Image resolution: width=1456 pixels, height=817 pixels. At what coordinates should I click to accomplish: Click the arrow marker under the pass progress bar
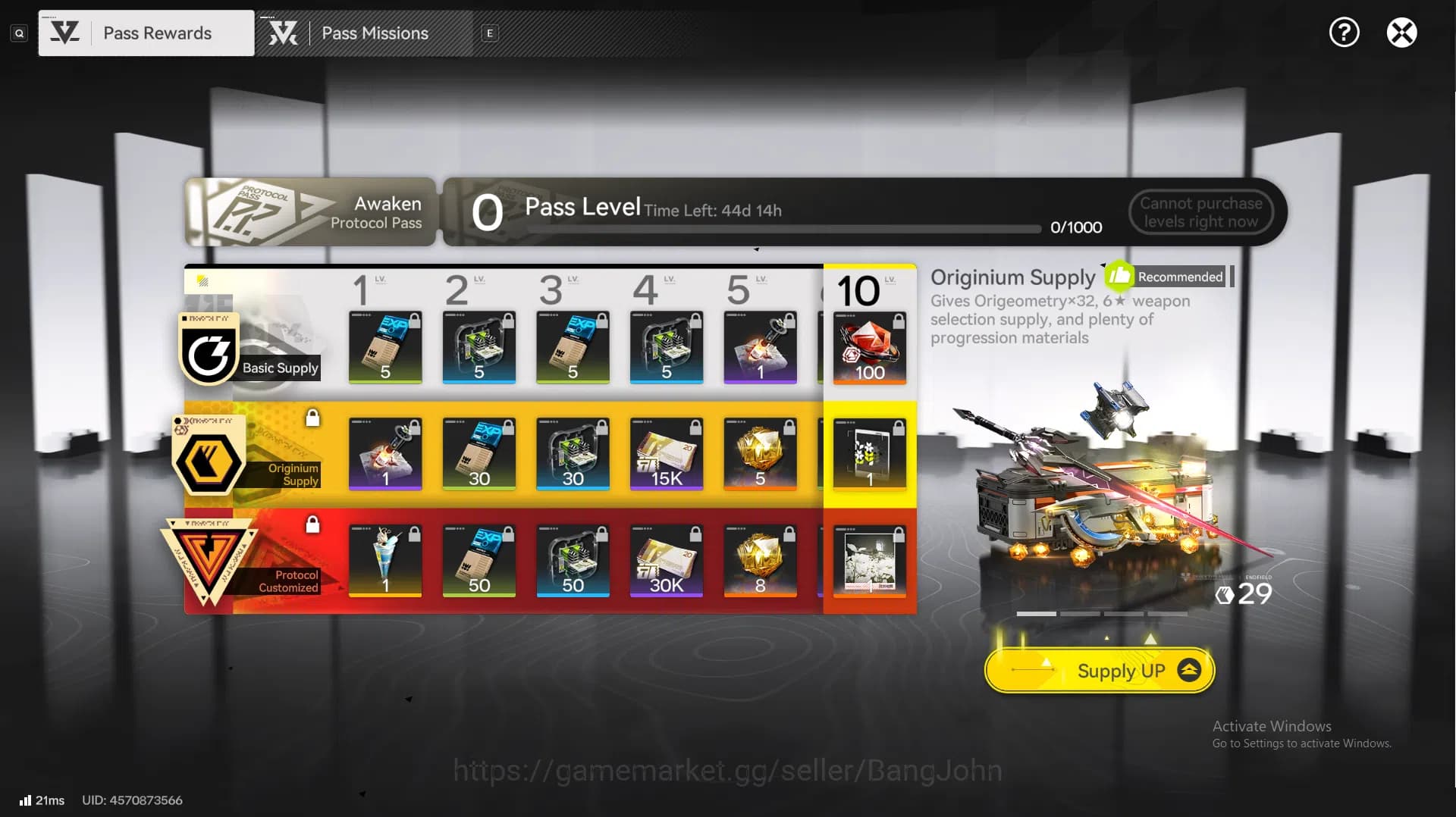point(756,248)
